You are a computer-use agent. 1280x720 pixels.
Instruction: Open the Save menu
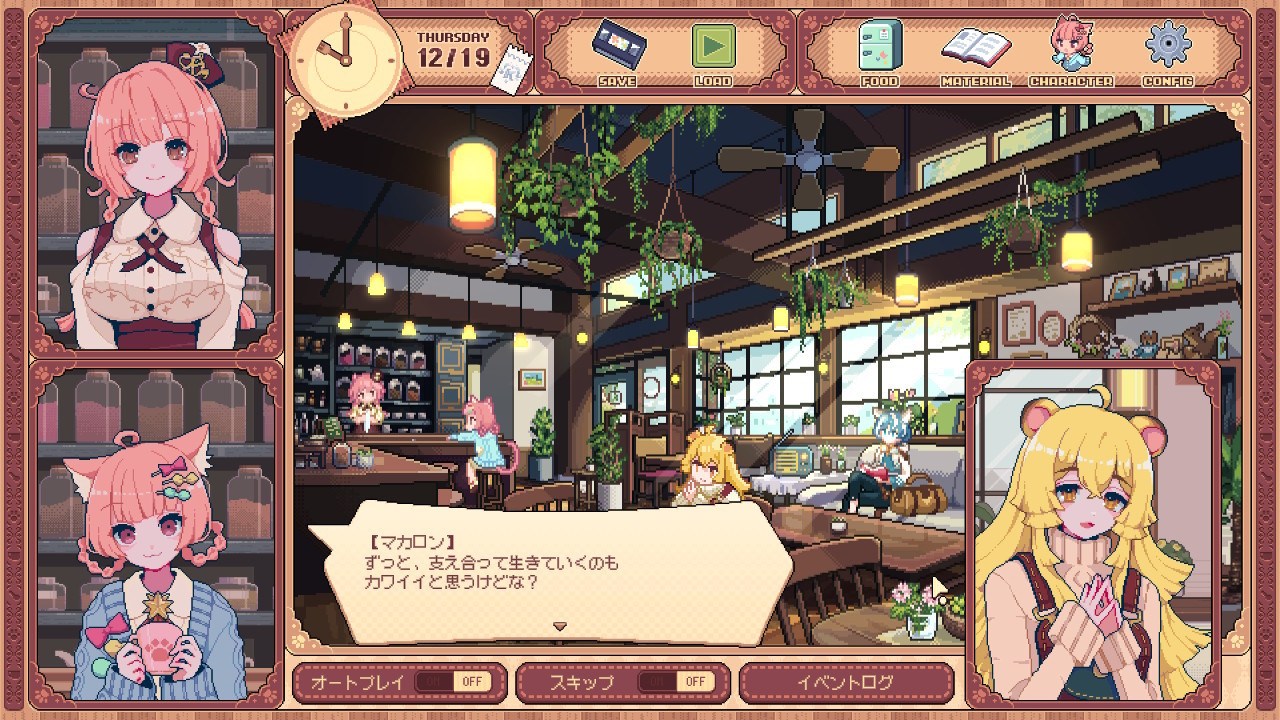pyautogui.click(x=616, y=52)
